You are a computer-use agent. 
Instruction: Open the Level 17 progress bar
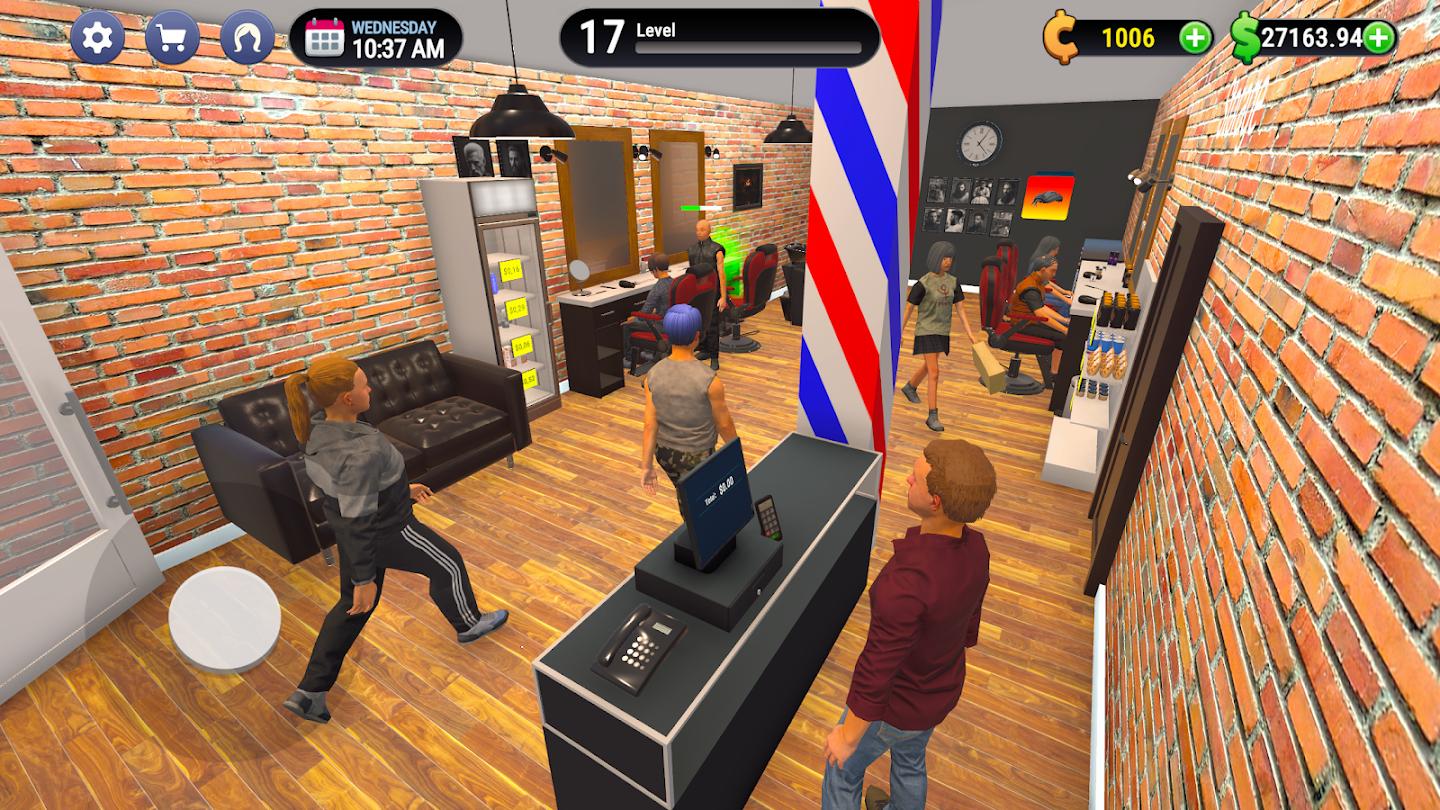(x=720, y=36)
